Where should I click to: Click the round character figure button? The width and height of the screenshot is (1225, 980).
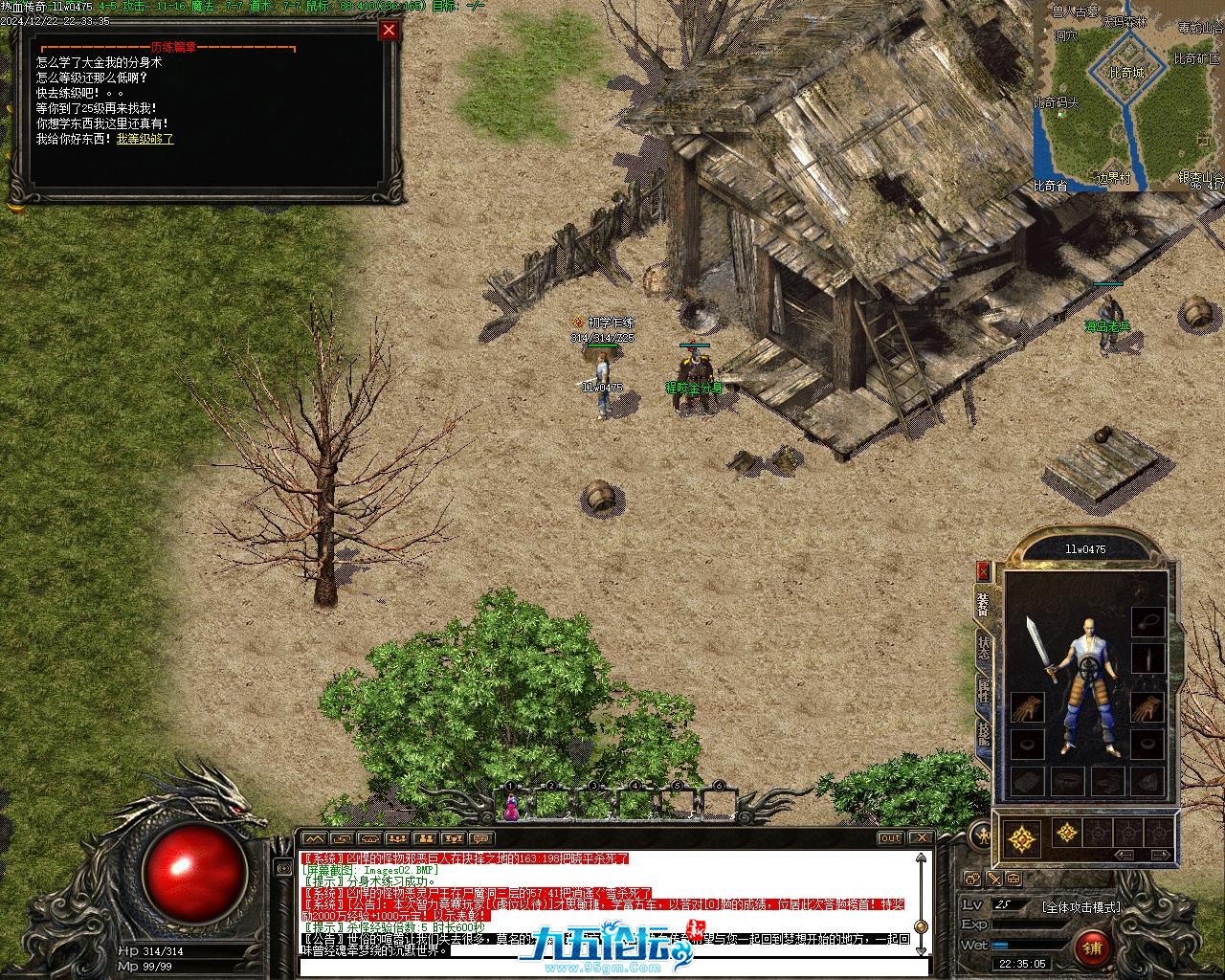click(981, 835)
